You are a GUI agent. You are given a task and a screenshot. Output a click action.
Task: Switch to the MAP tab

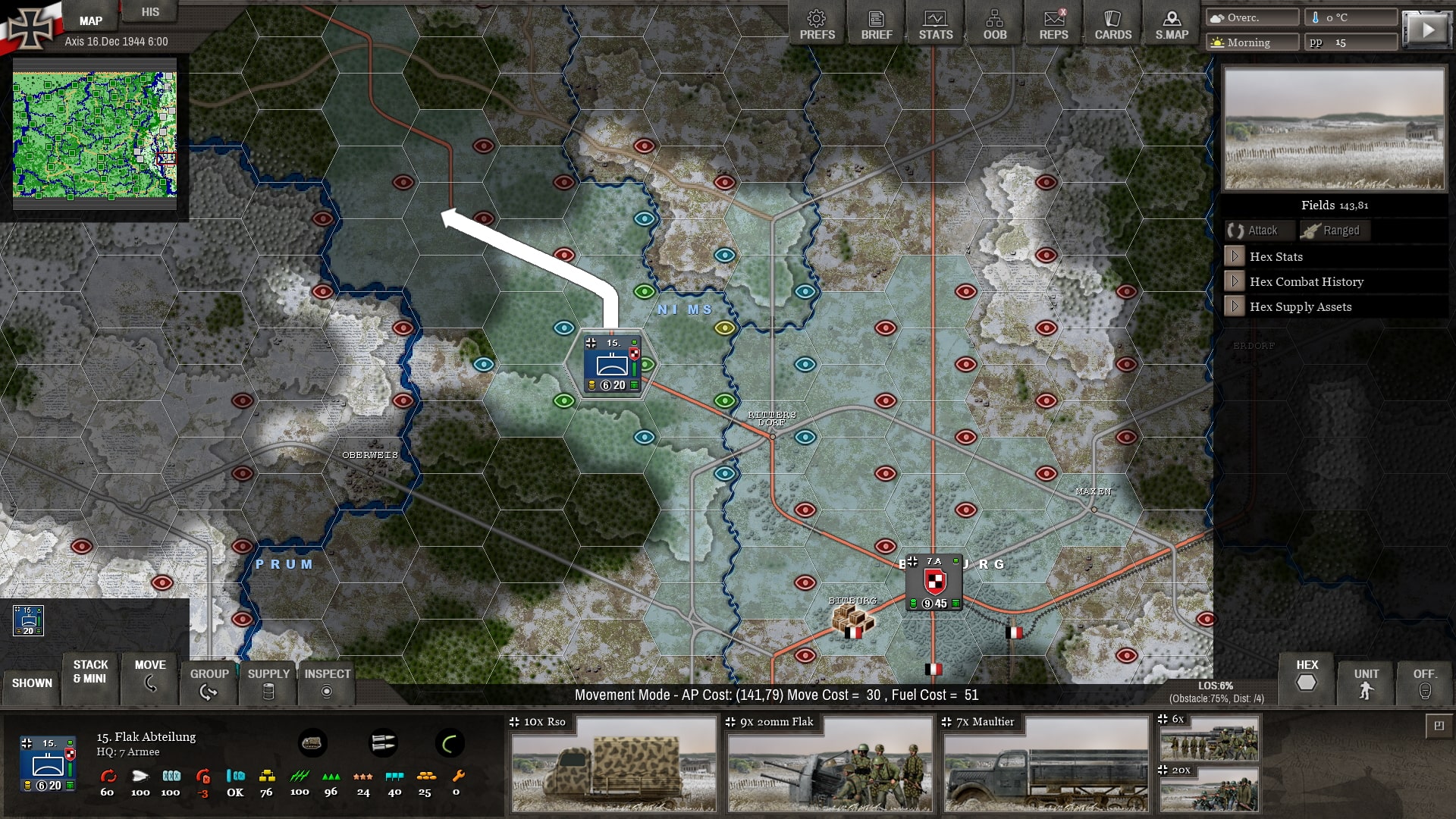pyautogui.click(x=91, y=20)
